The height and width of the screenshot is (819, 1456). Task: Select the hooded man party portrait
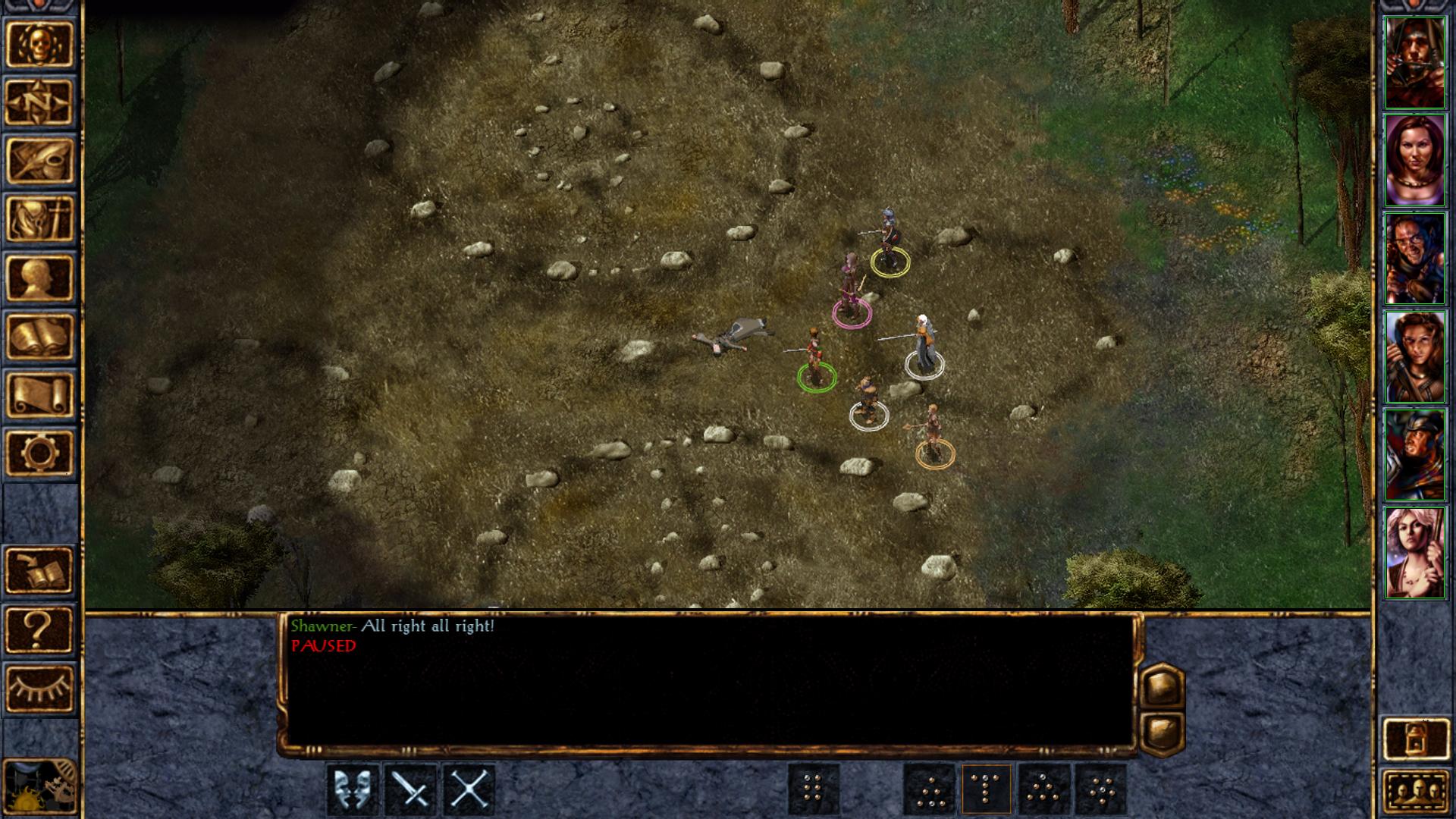pyautogui.click(x=1414, y=62)
